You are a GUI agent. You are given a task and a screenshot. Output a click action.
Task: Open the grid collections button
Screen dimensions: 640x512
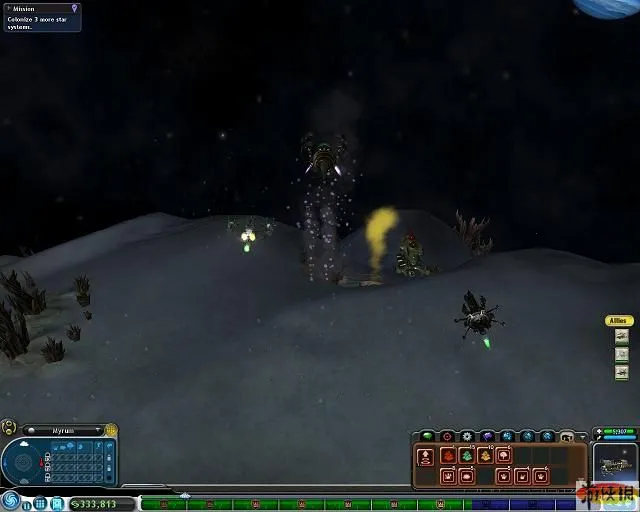point(41,504)
